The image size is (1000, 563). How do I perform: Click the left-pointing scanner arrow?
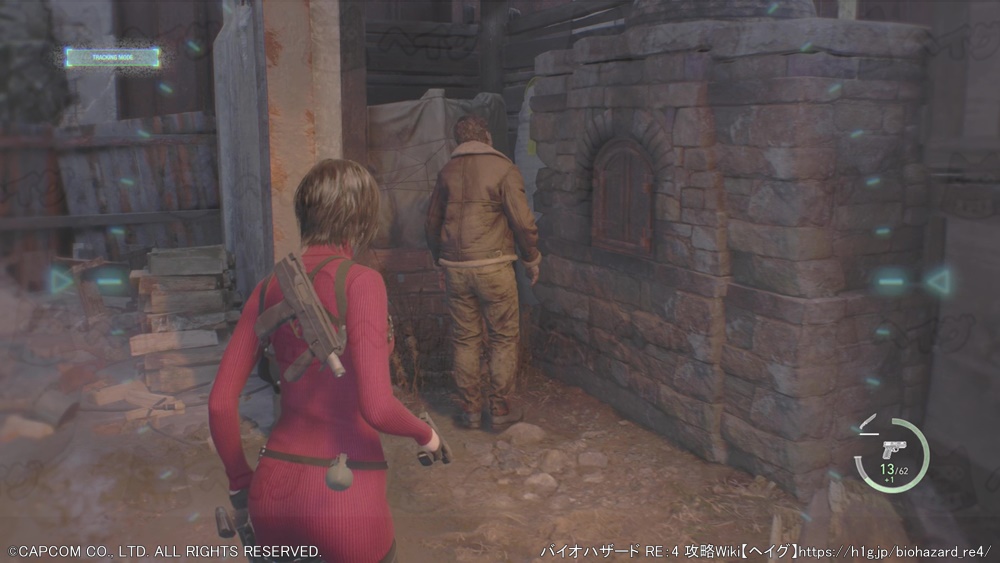click(938, 282)
